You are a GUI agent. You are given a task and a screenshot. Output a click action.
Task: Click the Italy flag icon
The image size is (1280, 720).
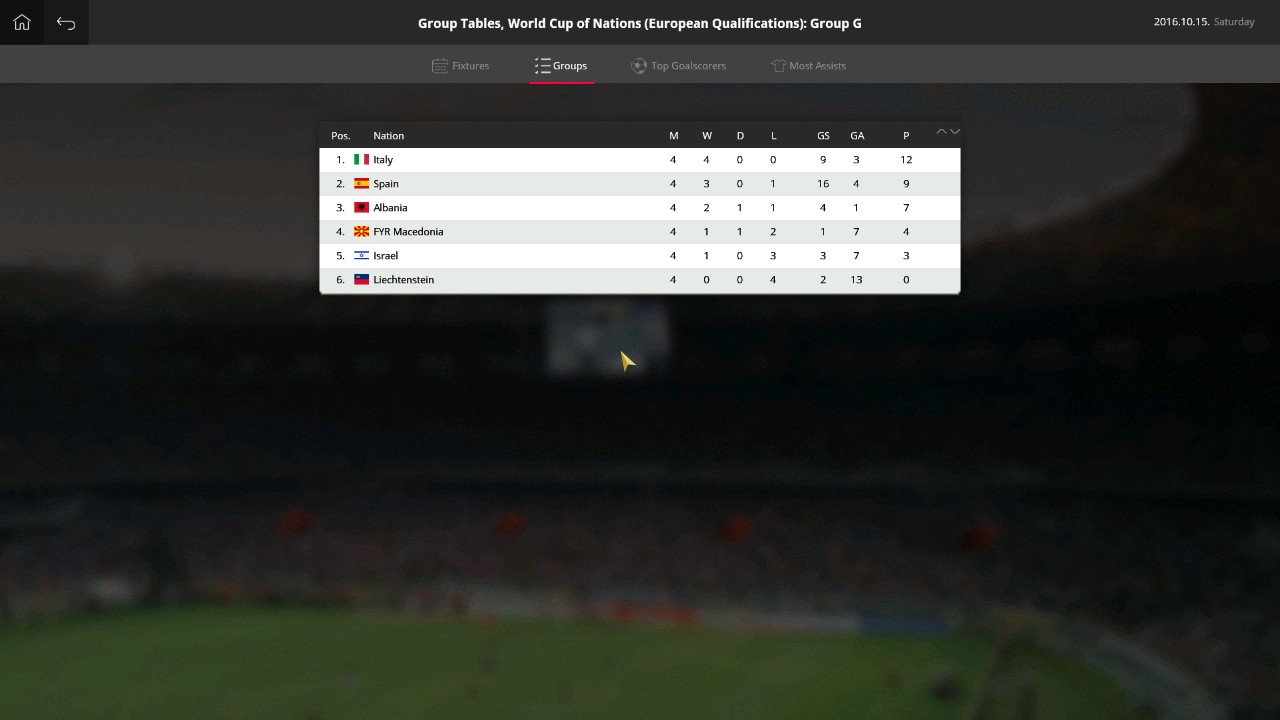coord(361,159)
